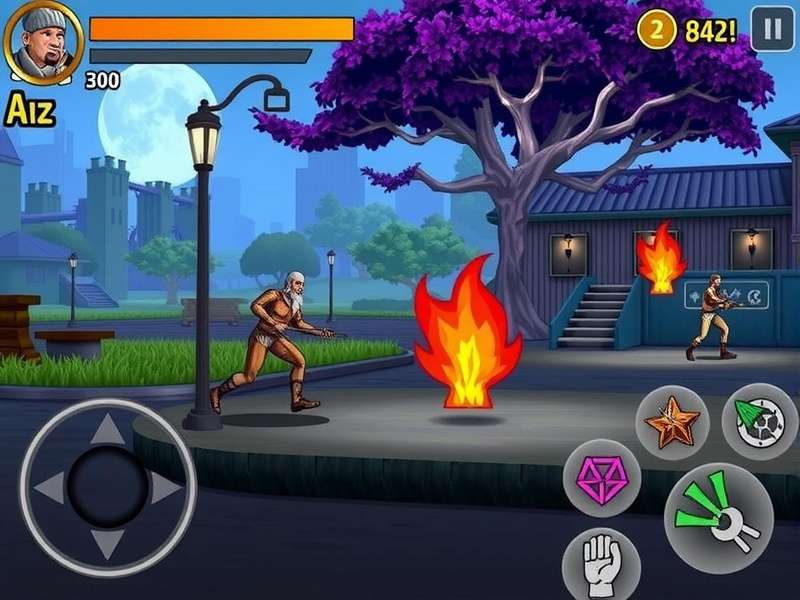Move right with the D-pad right arrow
The image size is (800, 600).
click(x=166, y=488)
